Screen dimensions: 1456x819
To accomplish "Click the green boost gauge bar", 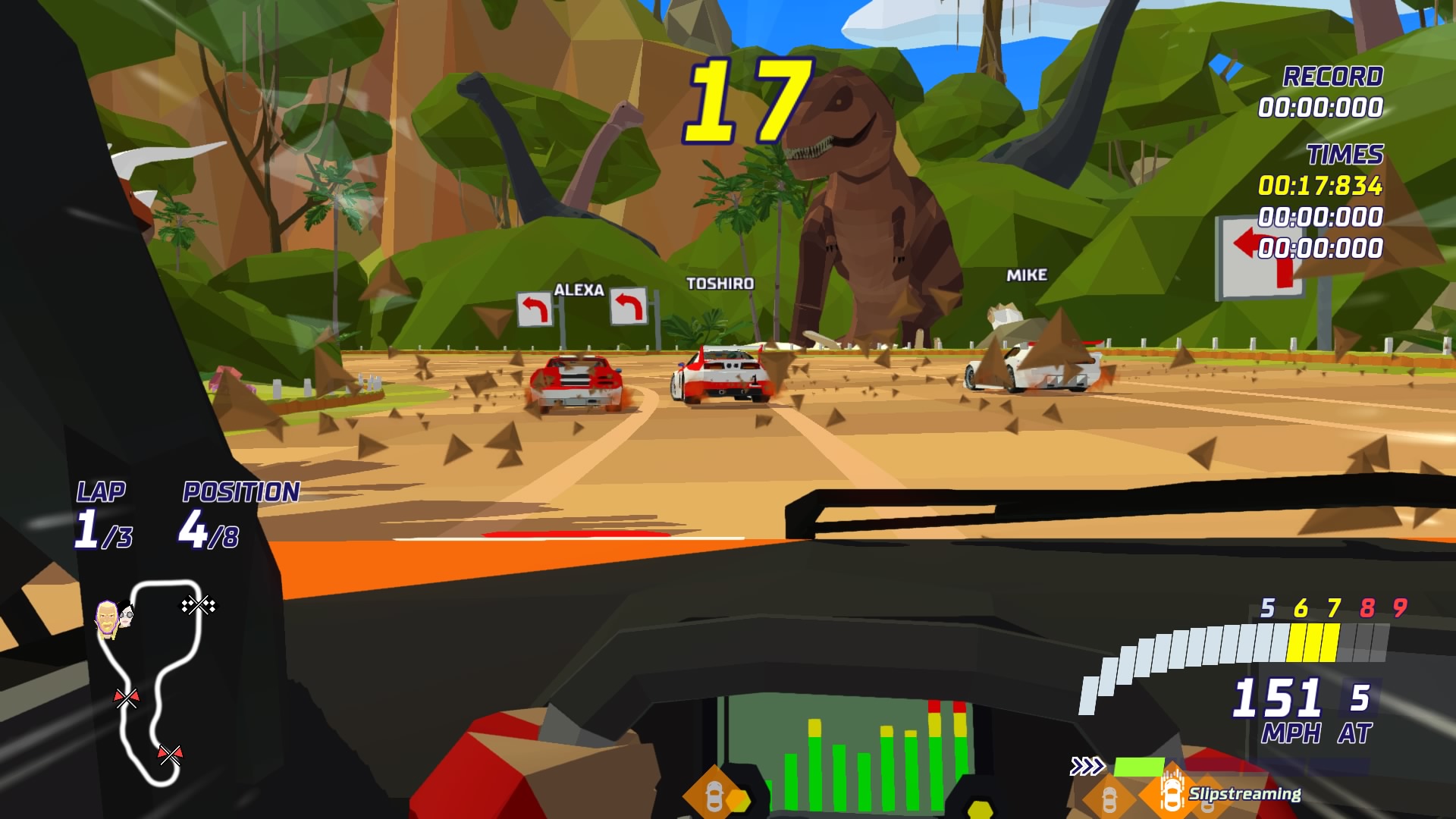I will (x=1140, y=767).
